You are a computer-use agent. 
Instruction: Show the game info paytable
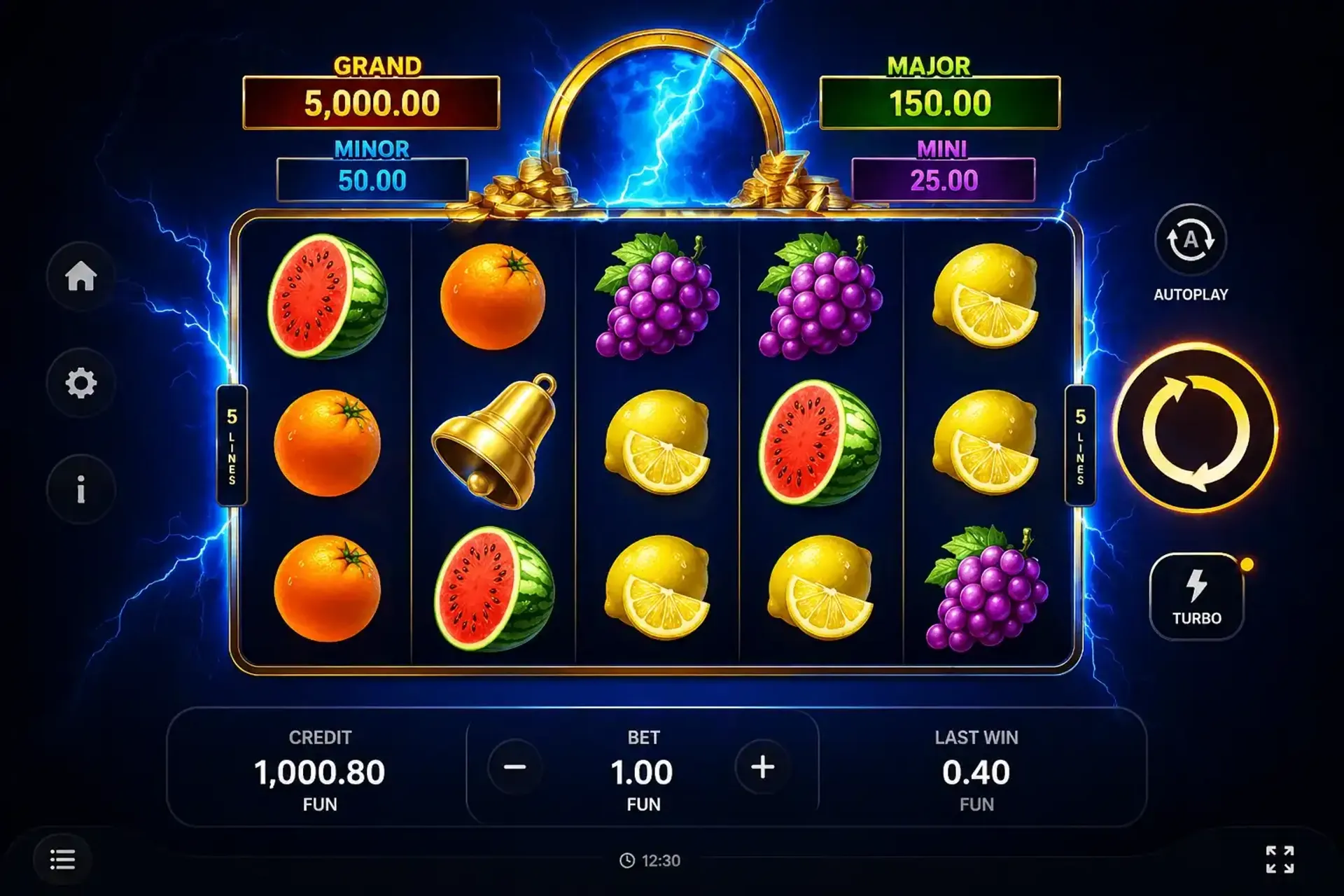coord(80,489)
